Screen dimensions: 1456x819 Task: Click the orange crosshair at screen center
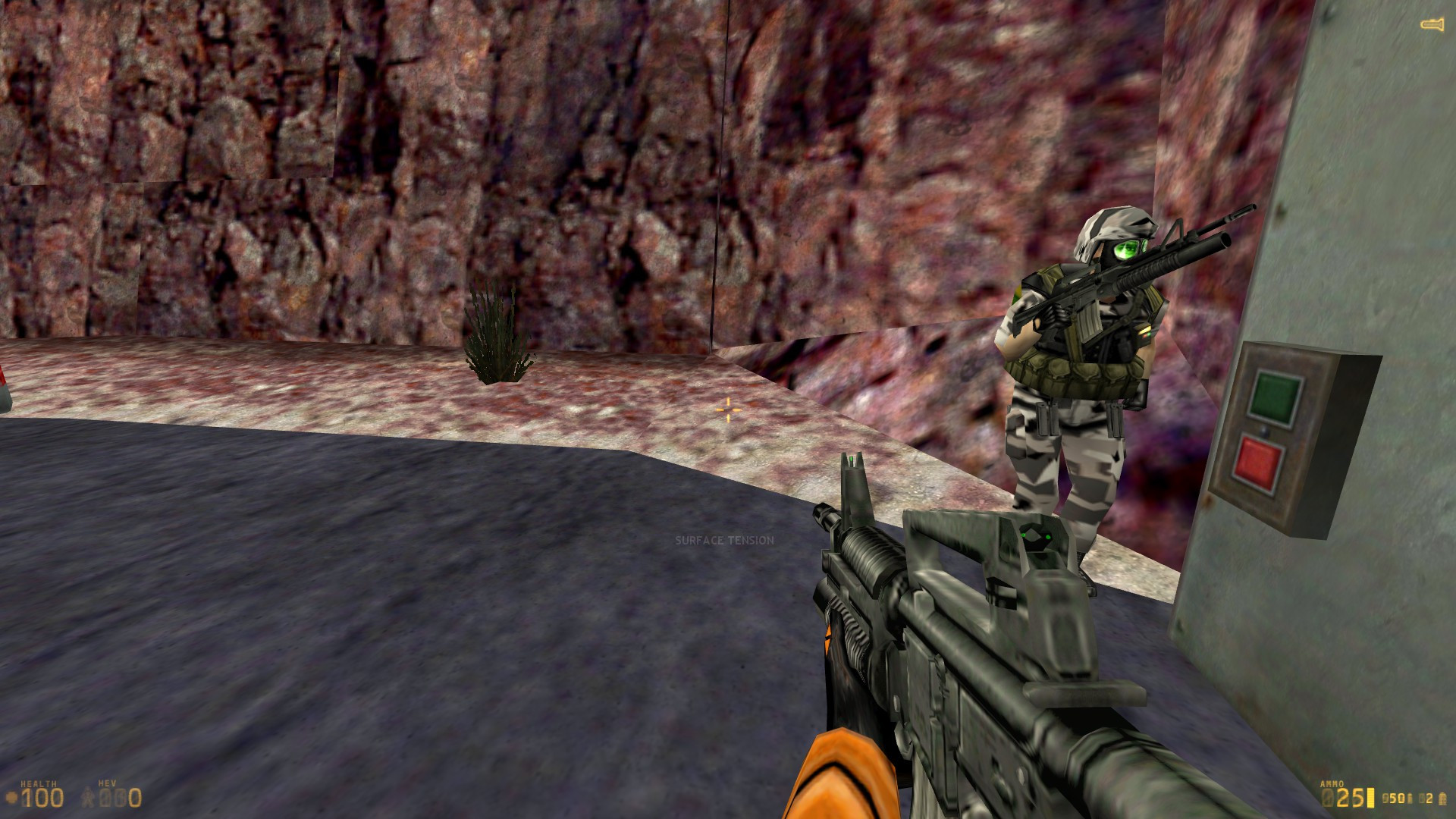click(727, 409)
